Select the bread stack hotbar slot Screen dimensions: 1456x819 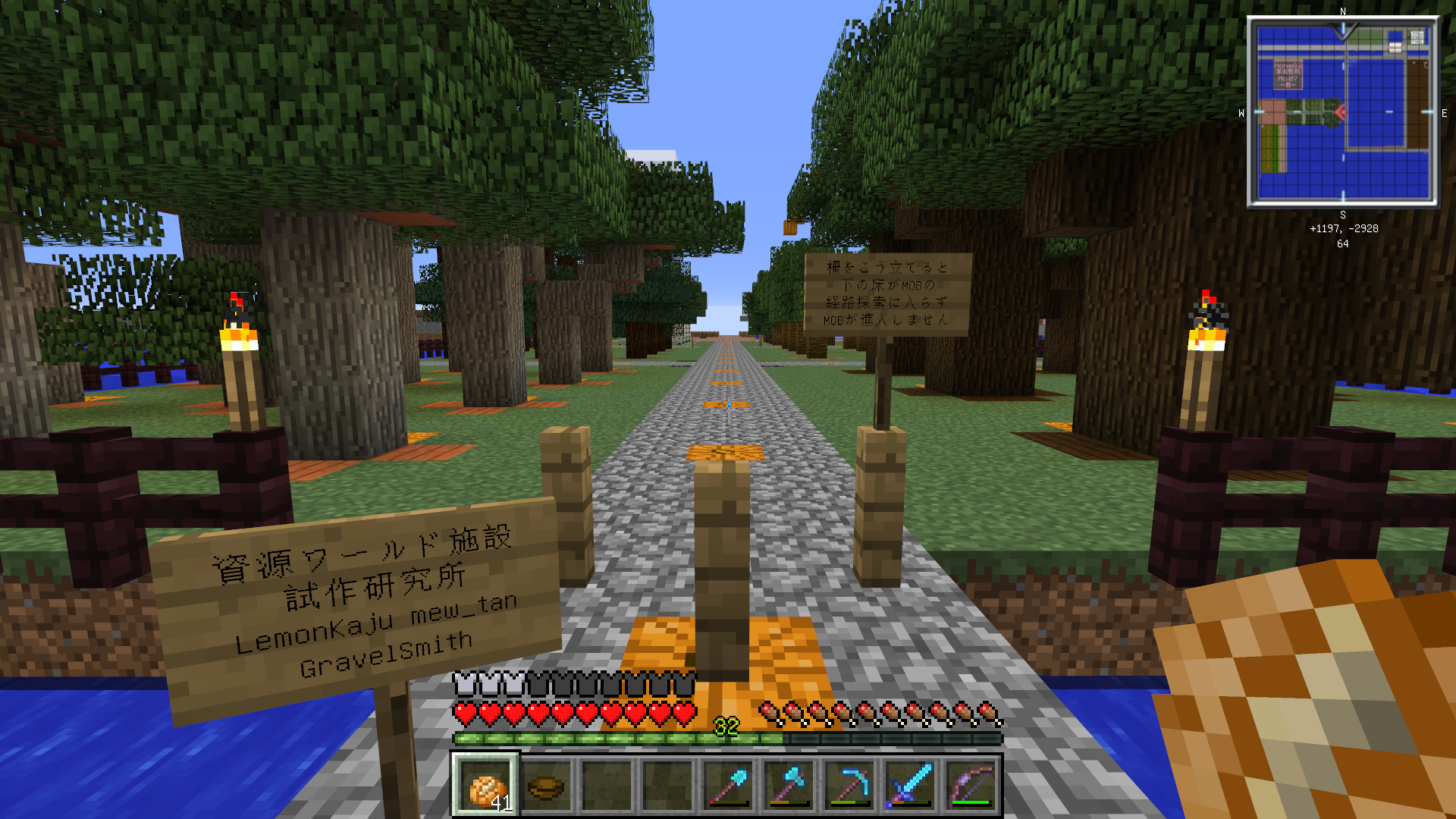pyautogui.click(x=485, y=786)
